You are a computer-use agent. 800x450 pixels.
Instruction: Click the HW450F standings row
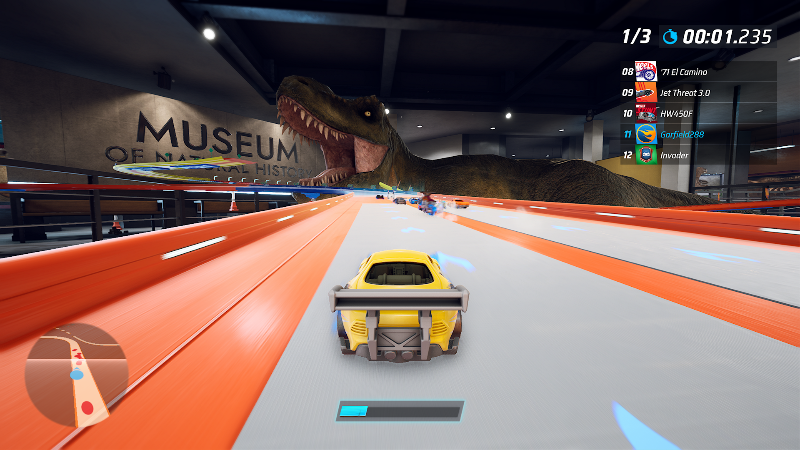click(x=698, y=113)
